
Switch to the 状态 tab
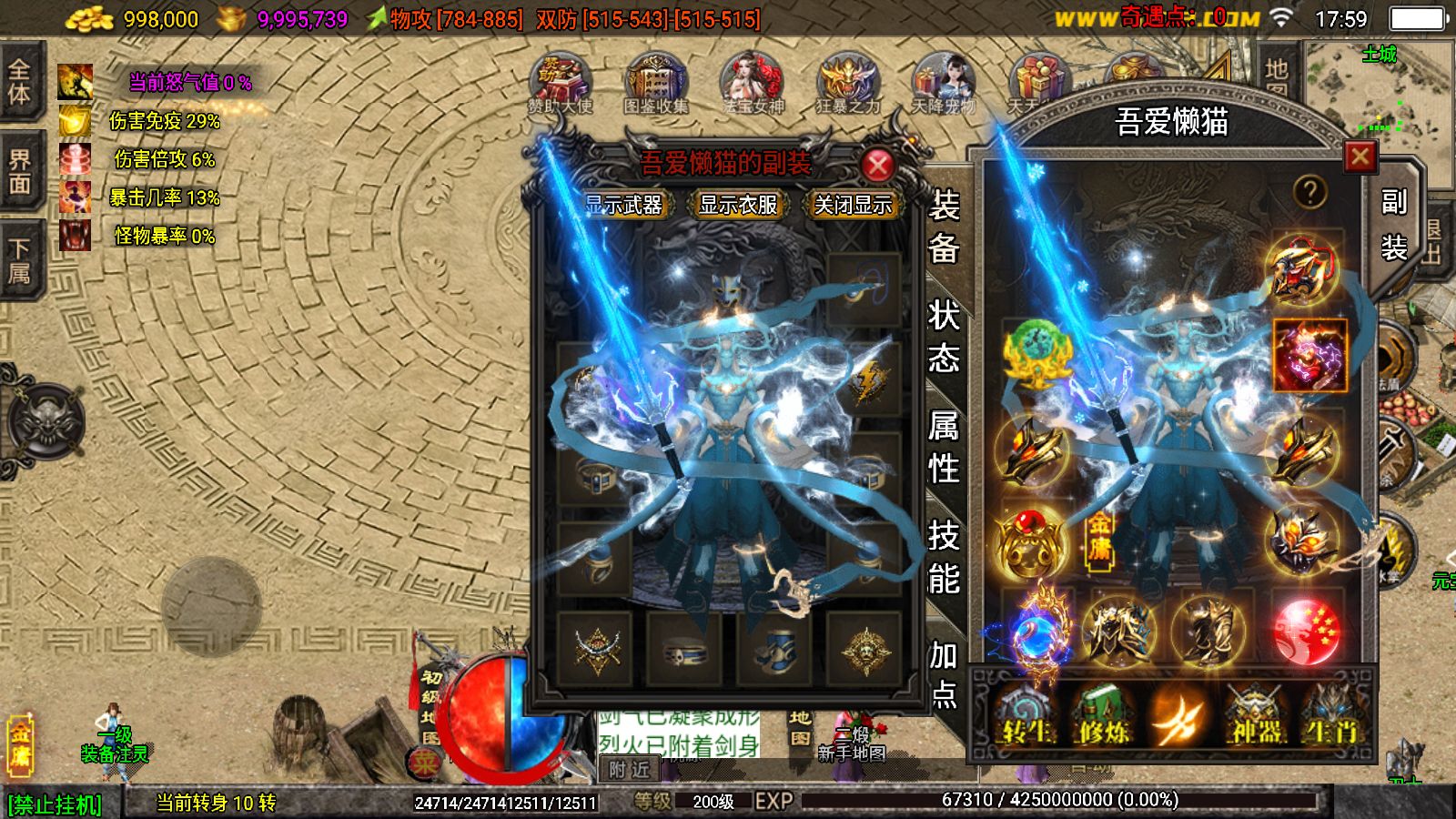(944, 337)
